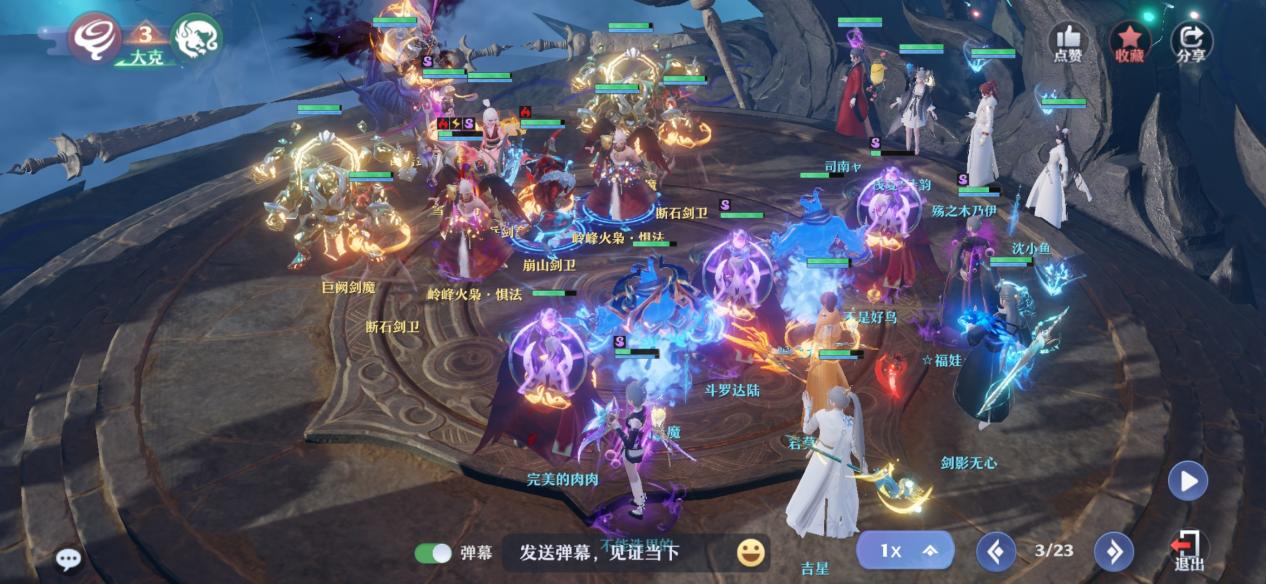Toggle the 弹幕 bullet comments switch
Screen dimensions: 1266x584
(x=433, y=553)
